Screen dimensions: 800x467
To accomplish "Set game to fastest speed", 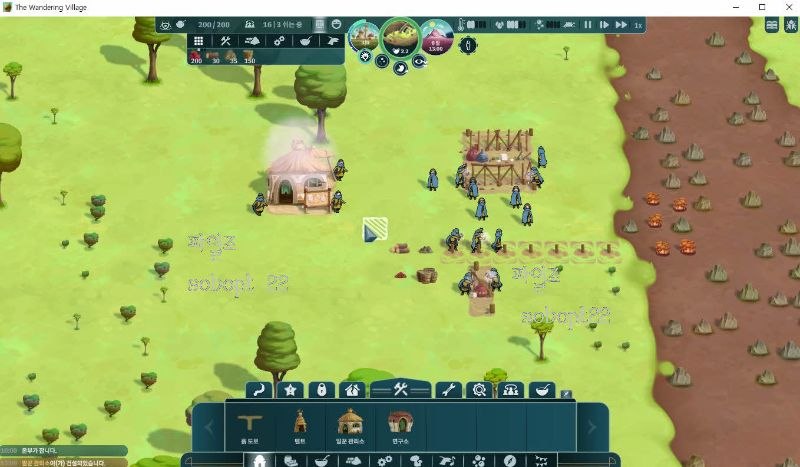I will click(x=621, y=24).
